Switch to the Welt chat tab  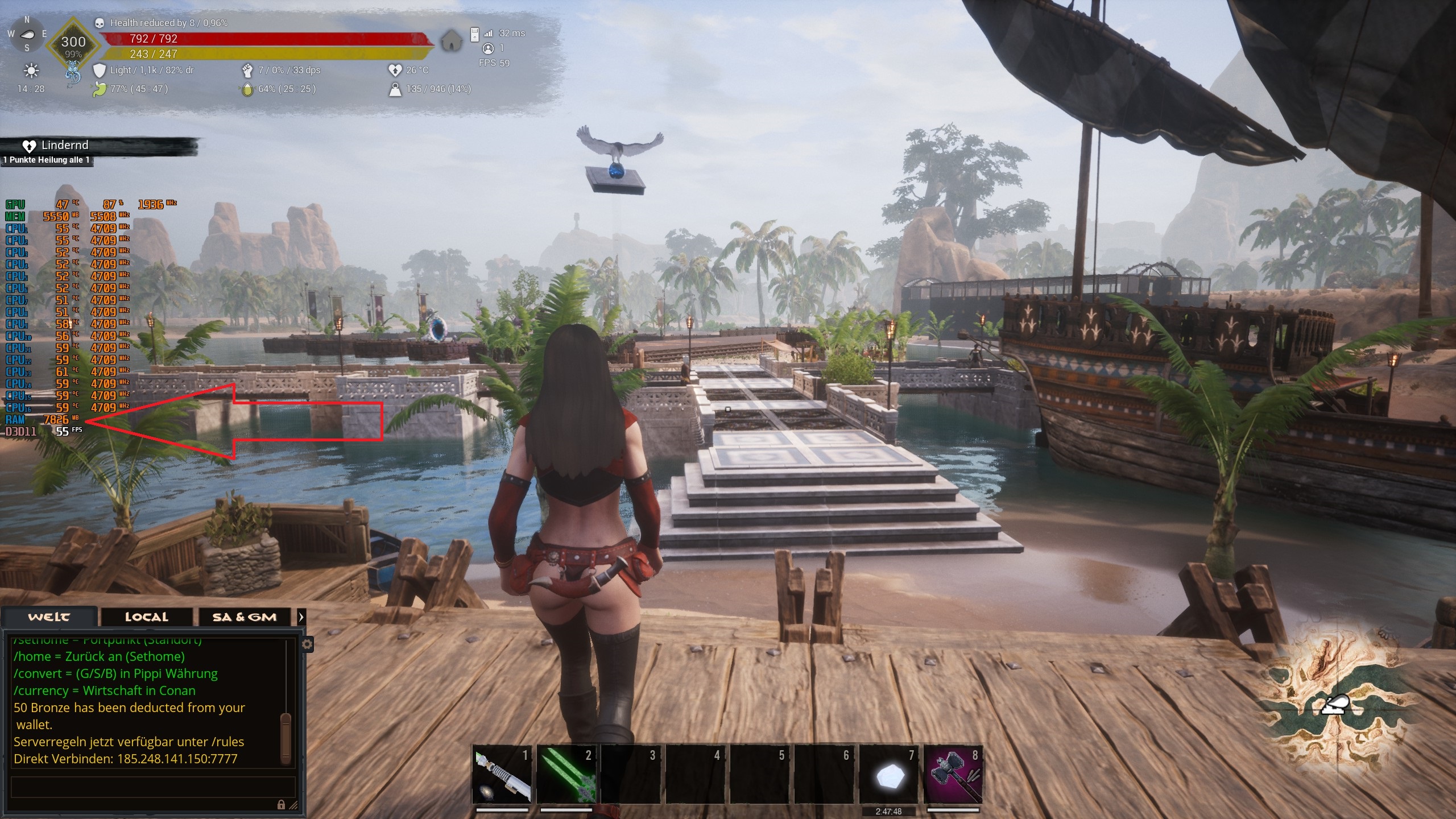49,617
